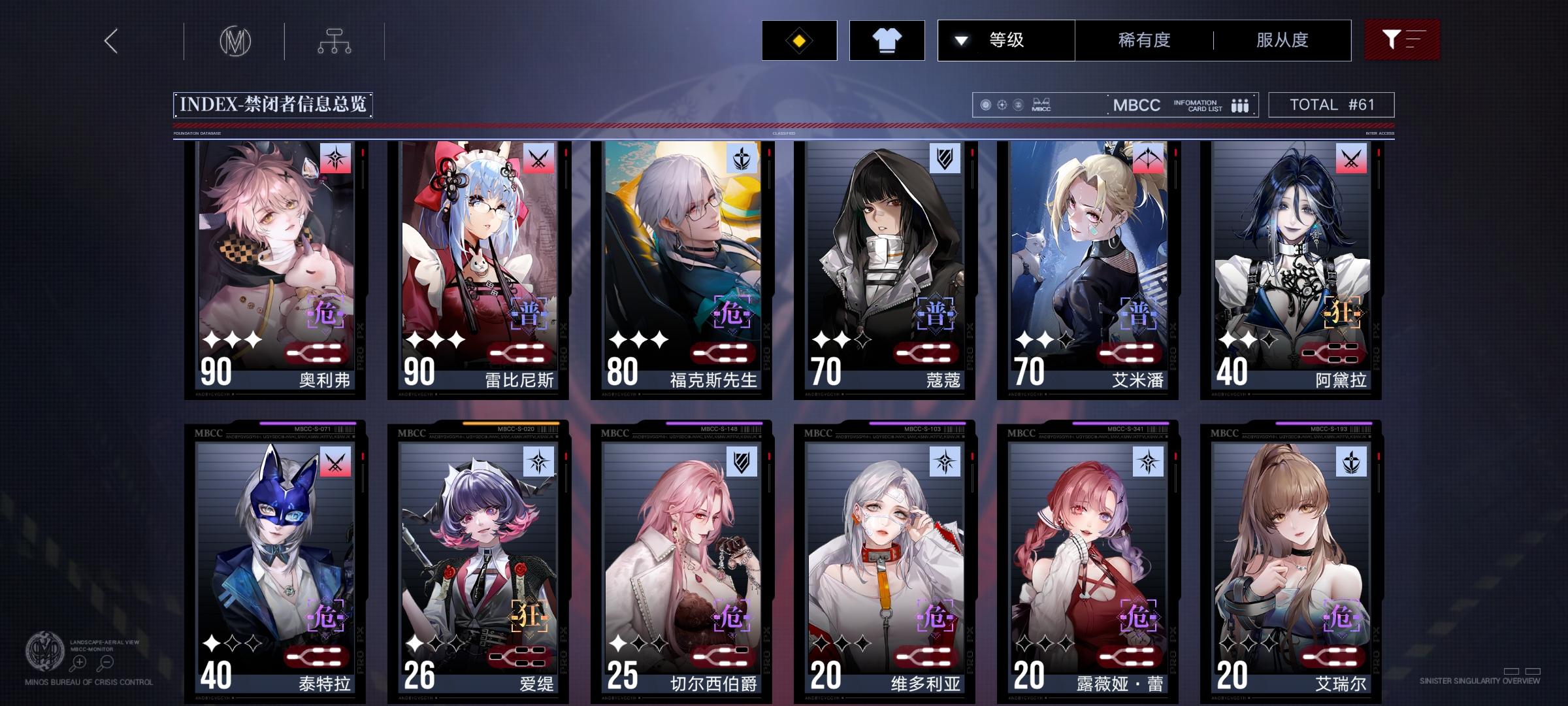Click the TOTAL #61 counter
Viewport: 1568px width, 706px height.
click(x=1331, y=104)
